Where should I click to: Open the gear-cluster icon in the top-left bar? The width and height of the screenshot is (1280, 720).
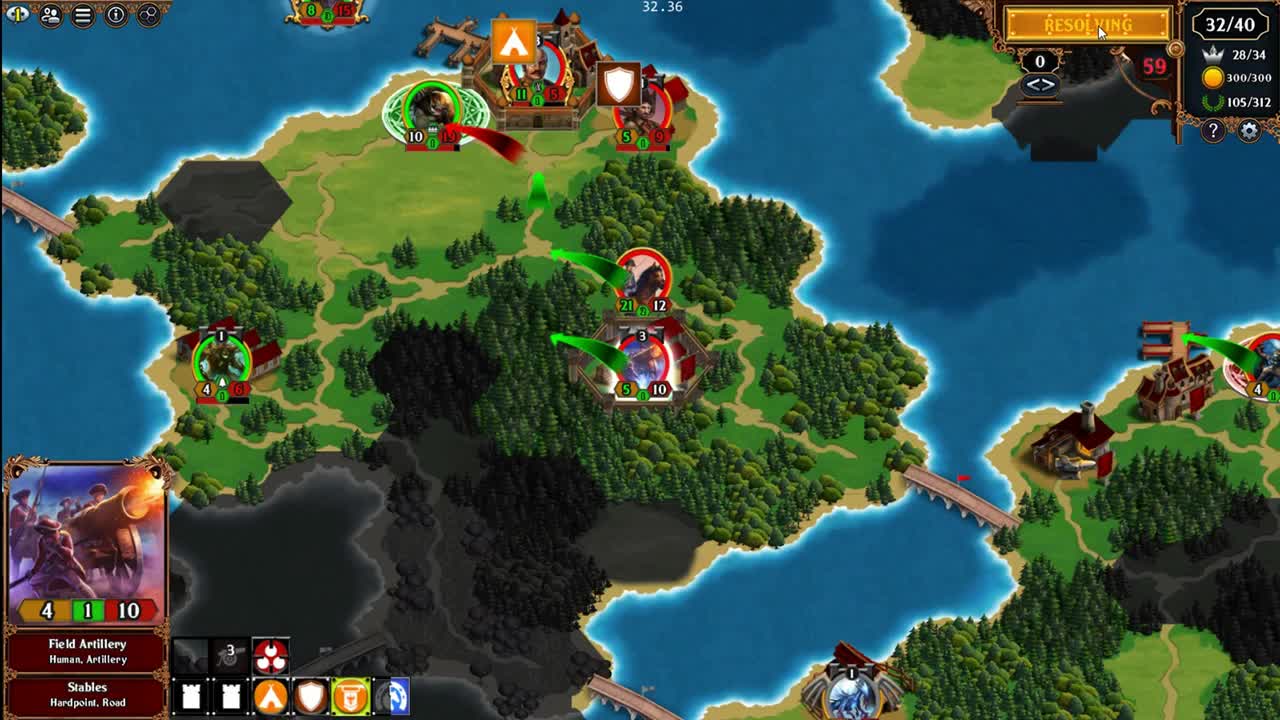150,15
